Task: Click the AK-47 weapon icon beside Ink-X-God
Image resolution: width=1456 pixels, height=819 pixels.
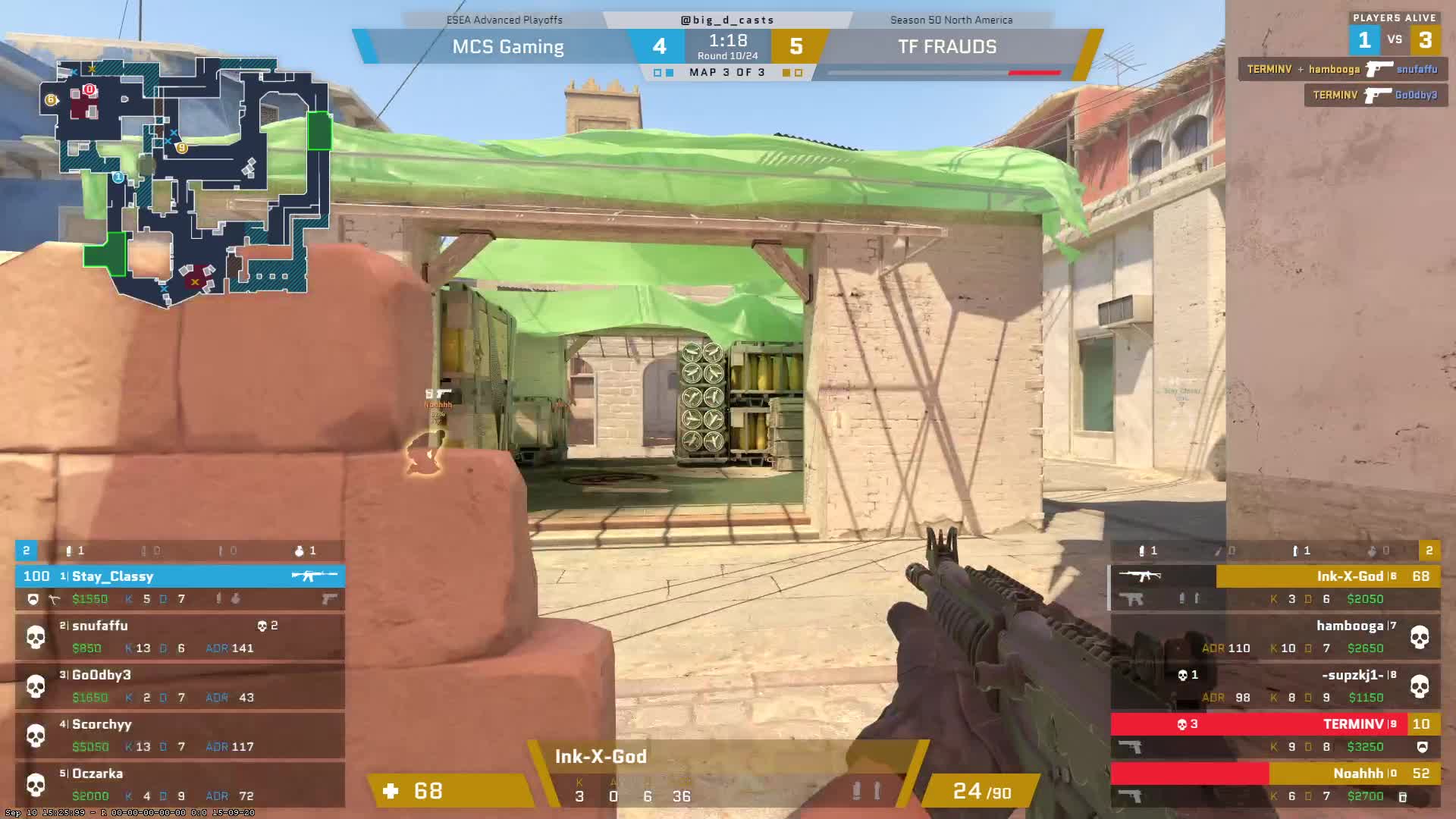Action: click(x=1141, y=576)
